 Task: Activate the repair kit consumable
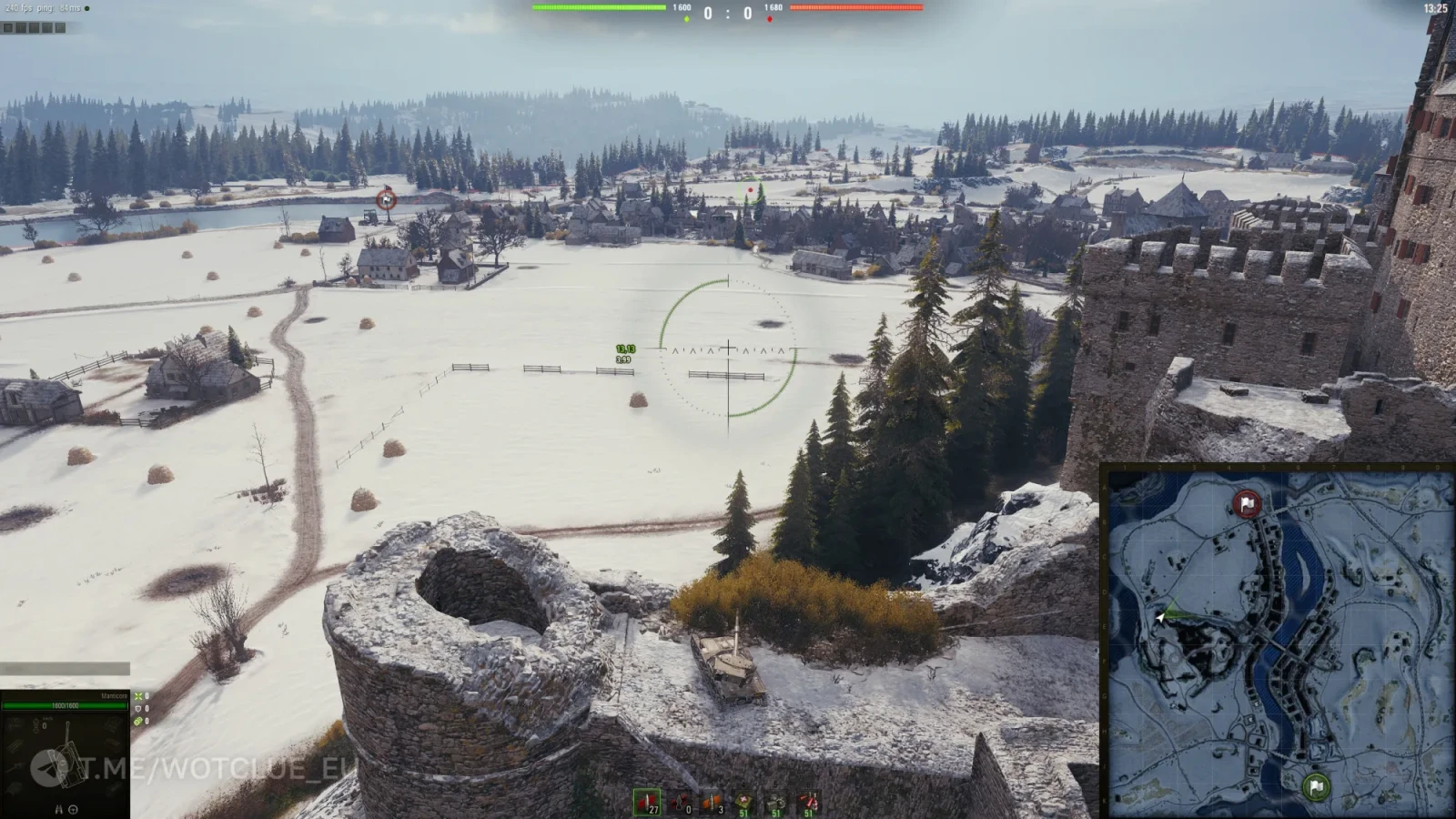(x=775, y=802)
